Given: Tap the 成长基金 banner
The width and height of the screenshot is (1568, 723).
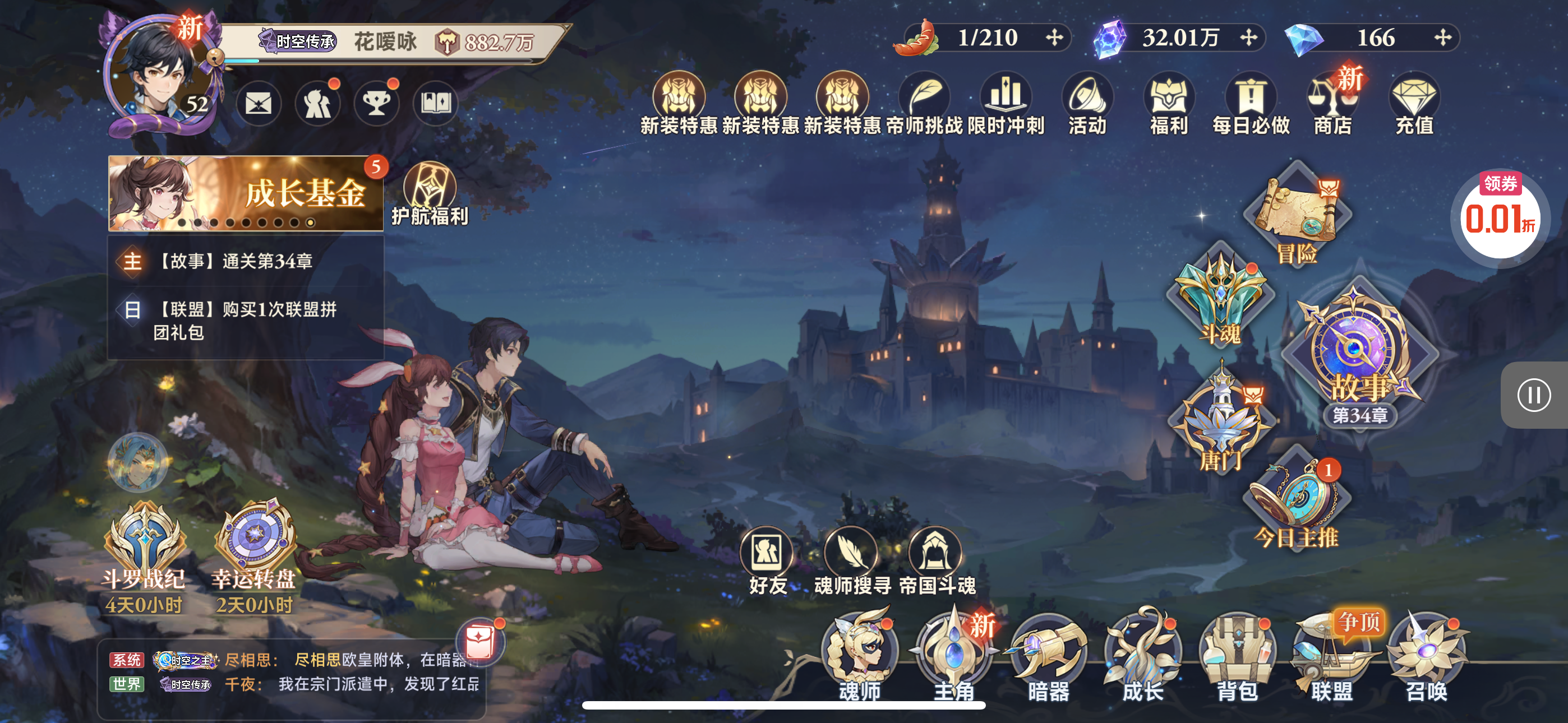Looking at the screenshot, I should click(x=246, y=193).
